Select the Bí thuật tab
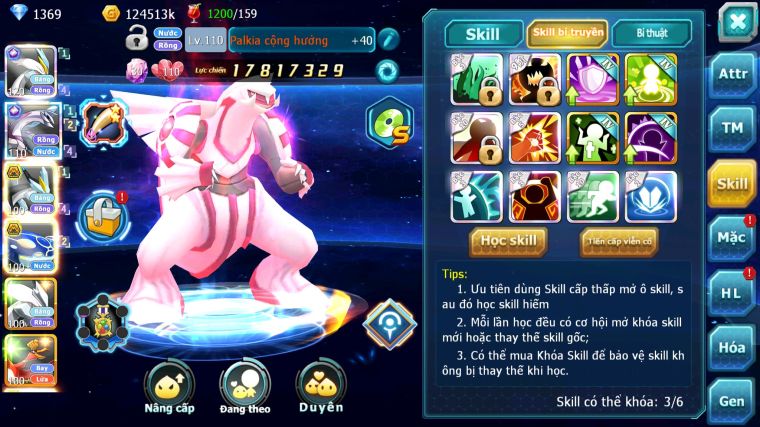The image size is (760, 427). pyautogui.click(x=649, y=33)
